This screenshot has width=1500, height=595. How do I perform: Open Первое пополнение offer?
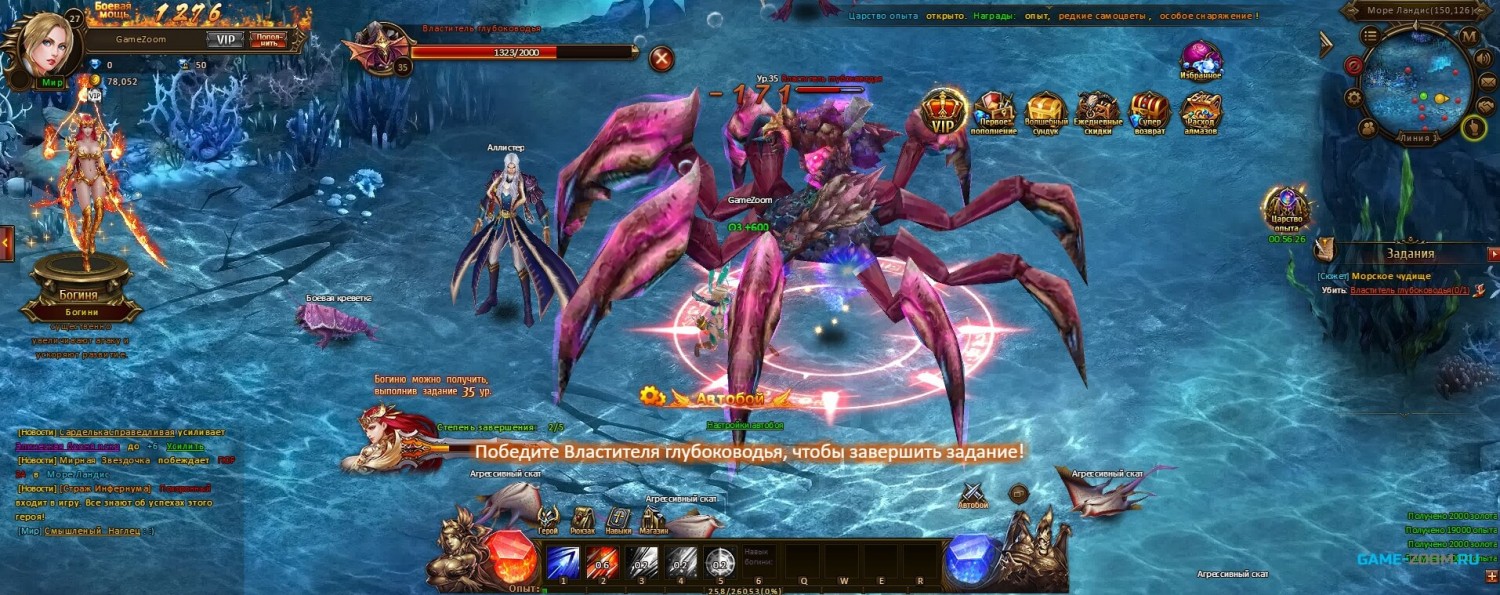995,112
